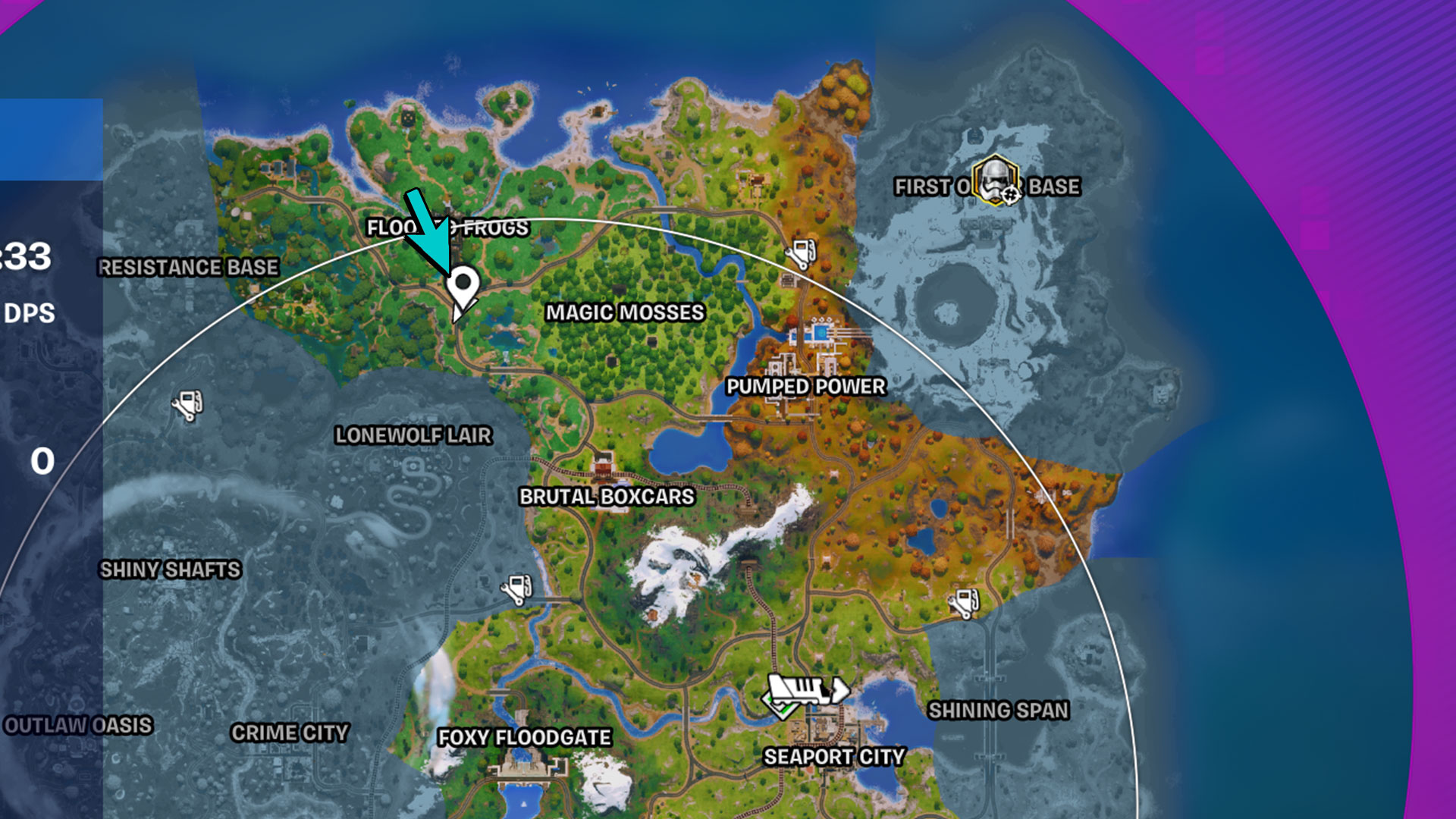Select the Pumped Power location label
1456x819 pixels.
(805, 387)
